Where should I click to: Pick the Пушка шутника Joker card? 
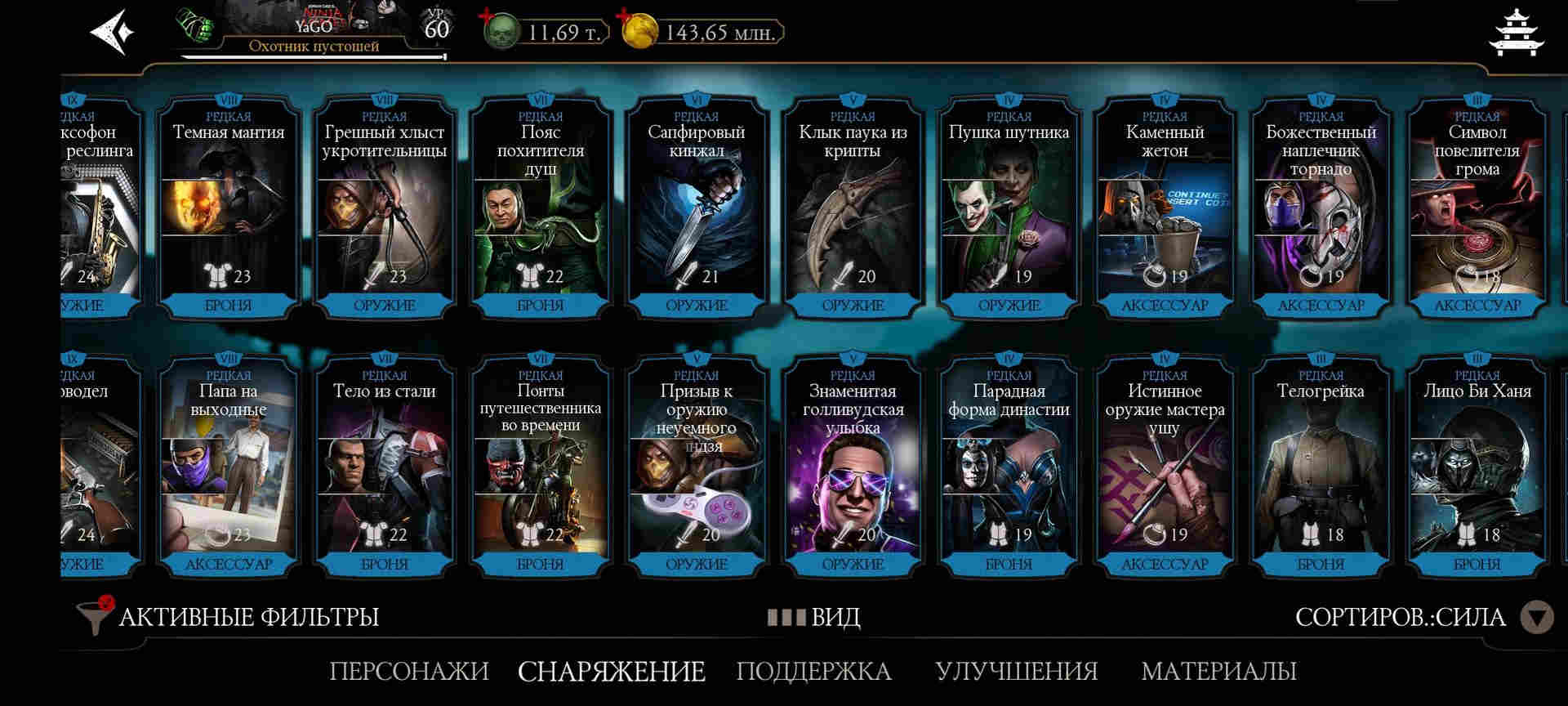click(1009, 208)
